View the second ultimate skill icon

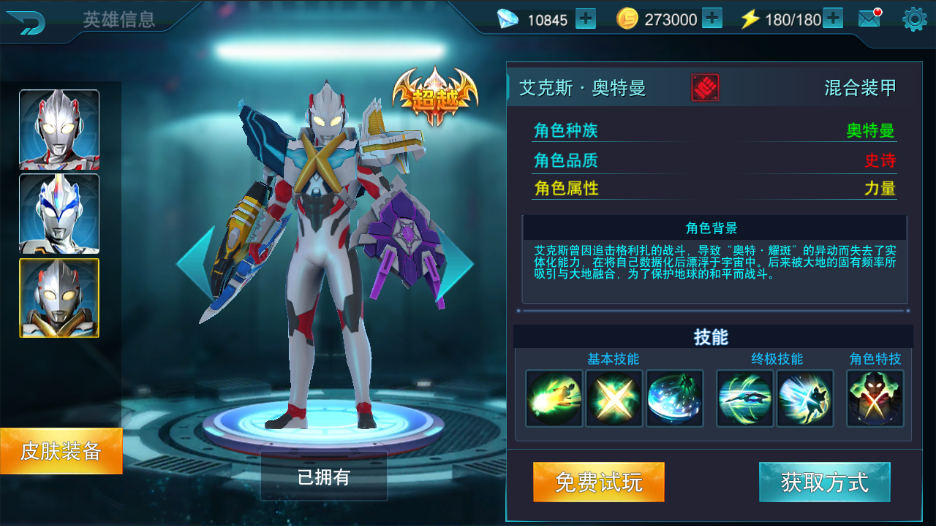[805, 398]
